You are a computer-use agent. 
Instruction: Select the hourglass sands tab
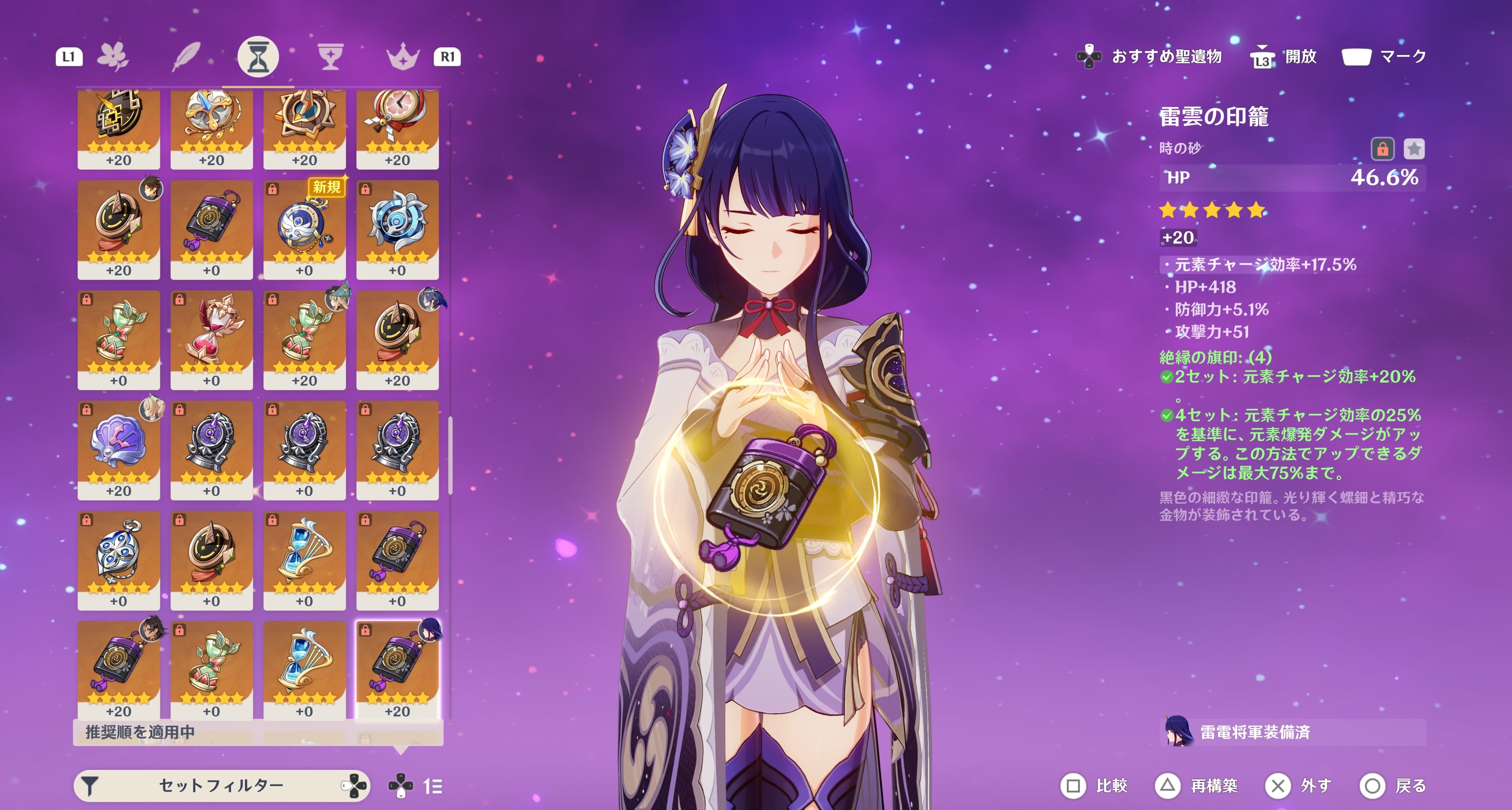[258, 57]
